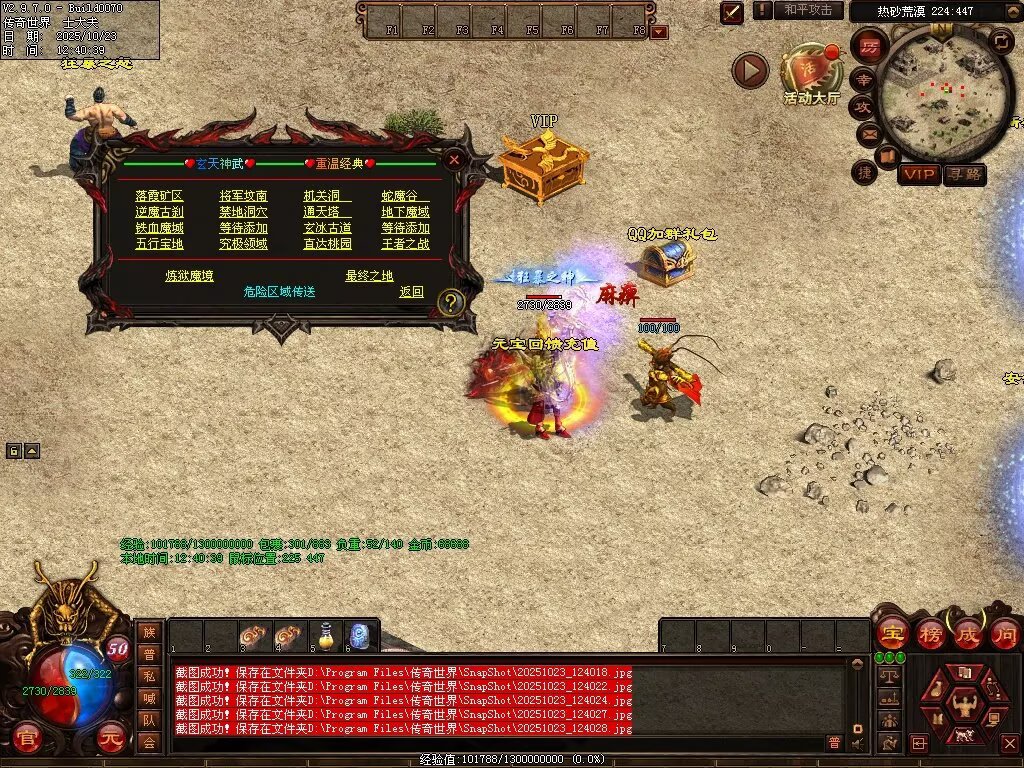Open the 宝 treasure button
This screenshot has height=768, width=1024.
click(891, 633)
